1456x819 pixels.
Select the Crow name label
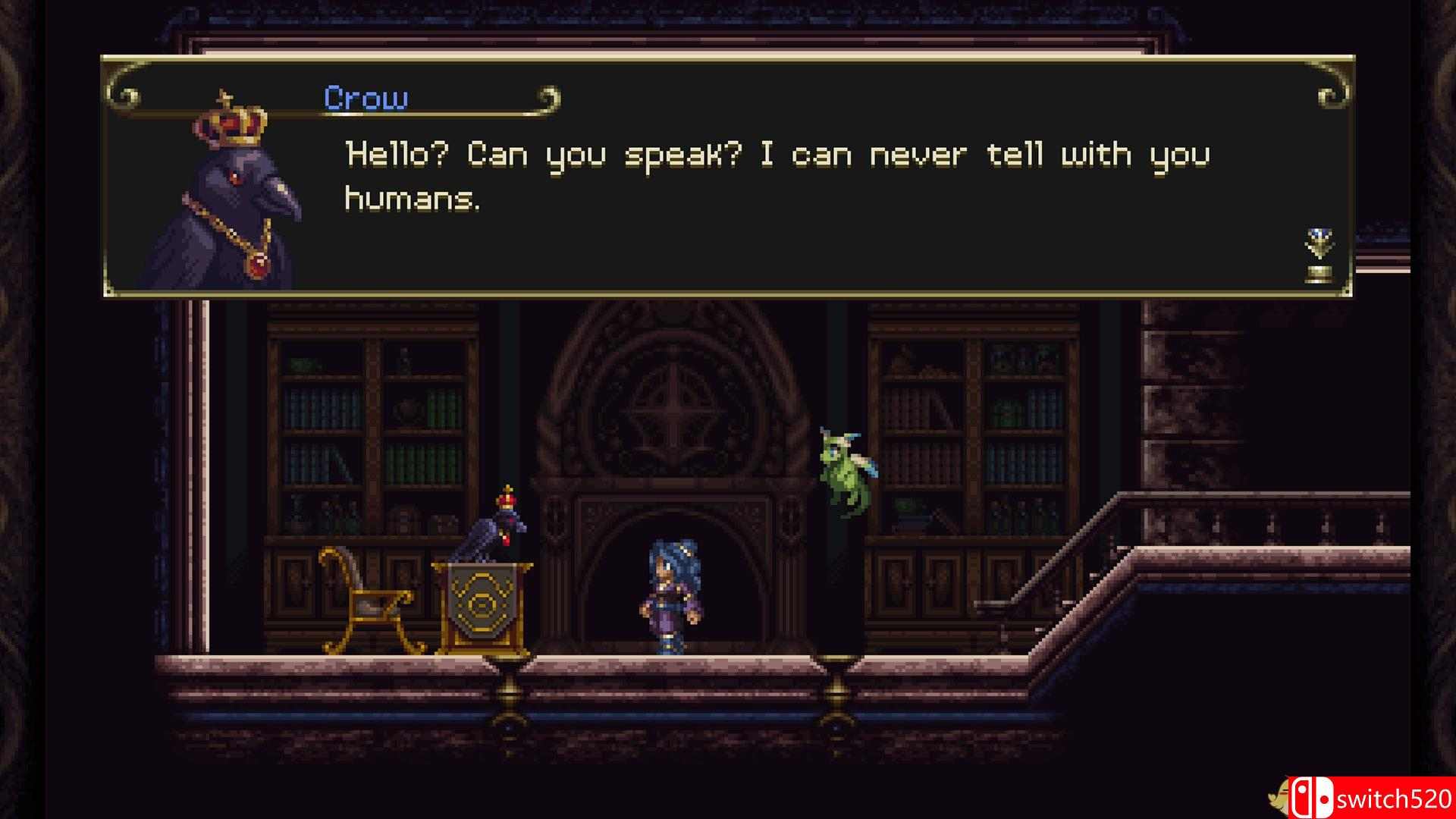[x=366, y=97]
